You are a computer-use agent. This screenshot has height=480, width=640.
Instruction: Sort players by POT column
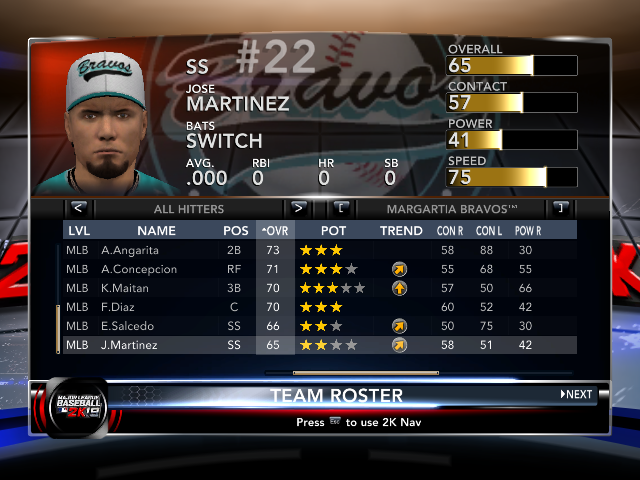[334, 231]
